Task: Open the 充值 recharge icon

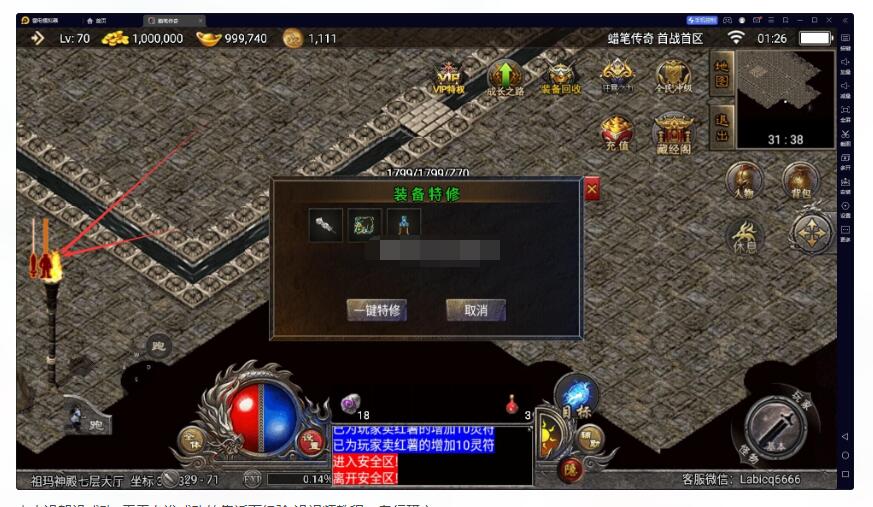Action: (x=616, y=133)
